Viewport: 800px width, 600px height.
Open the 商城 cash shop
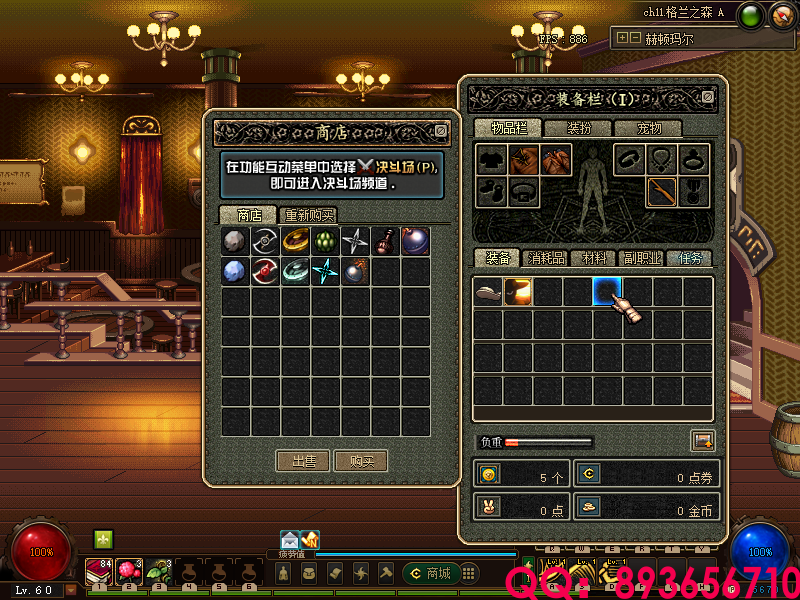(430, 573)
